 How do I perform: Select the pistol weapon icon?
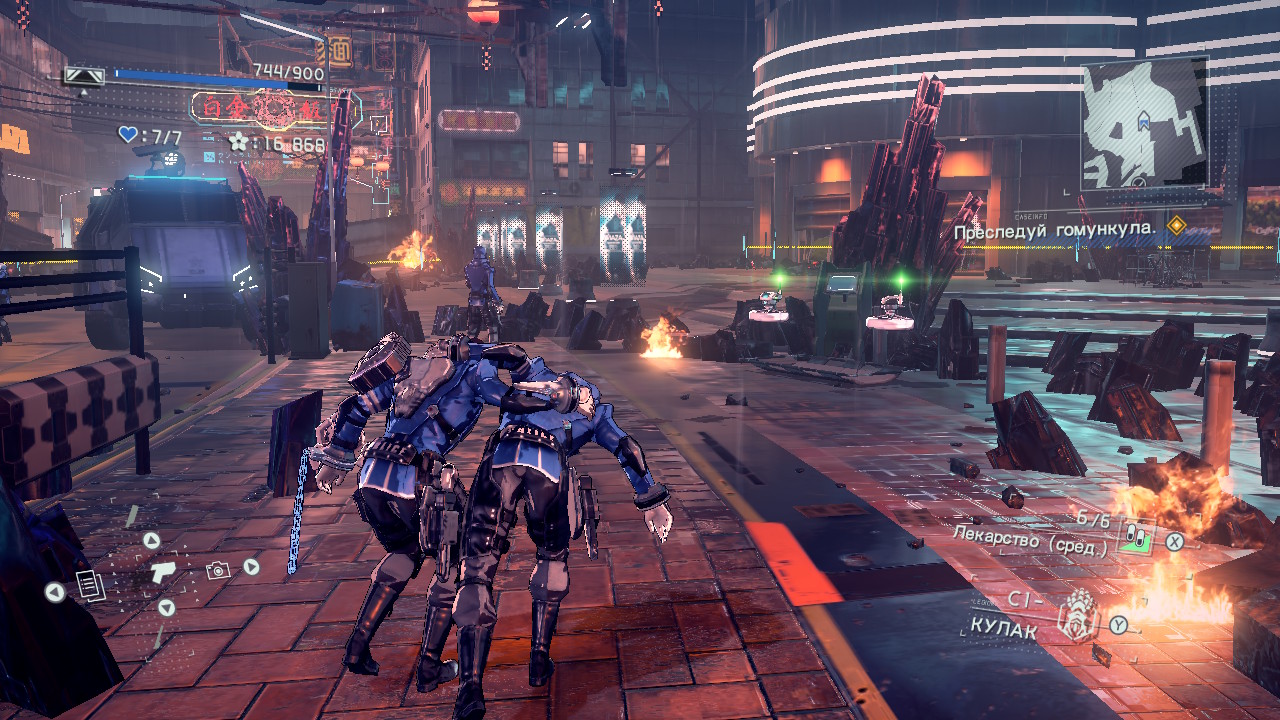pos(162,571)
